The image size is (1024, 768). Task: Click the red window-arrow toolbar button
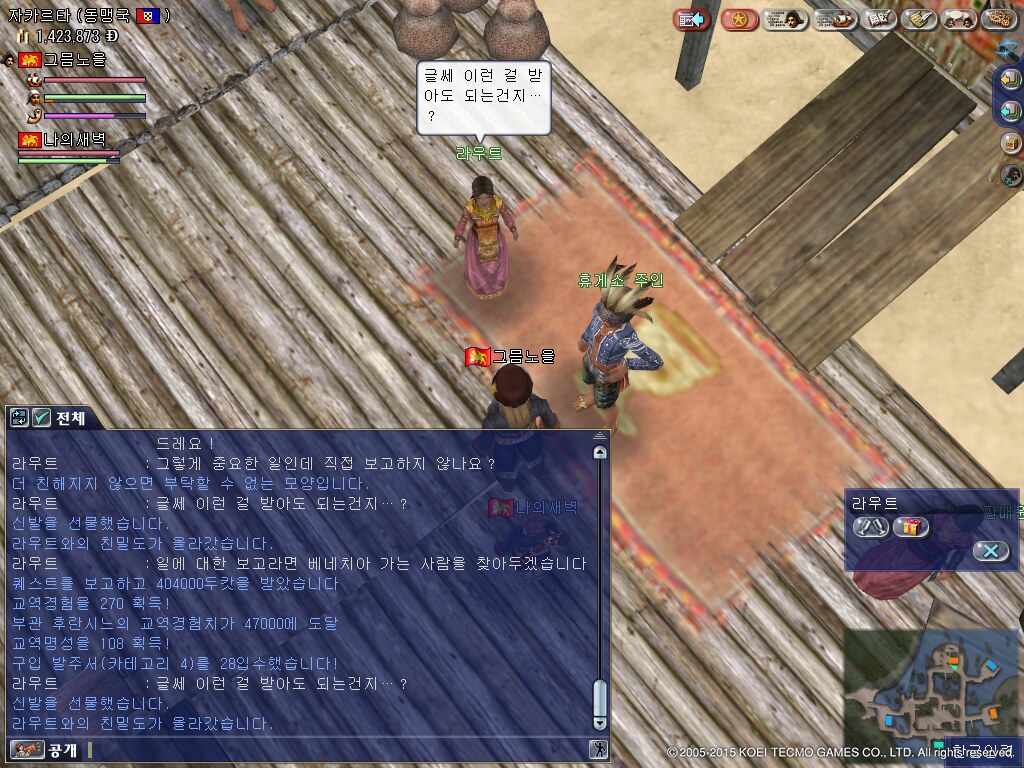pos(691,19)
